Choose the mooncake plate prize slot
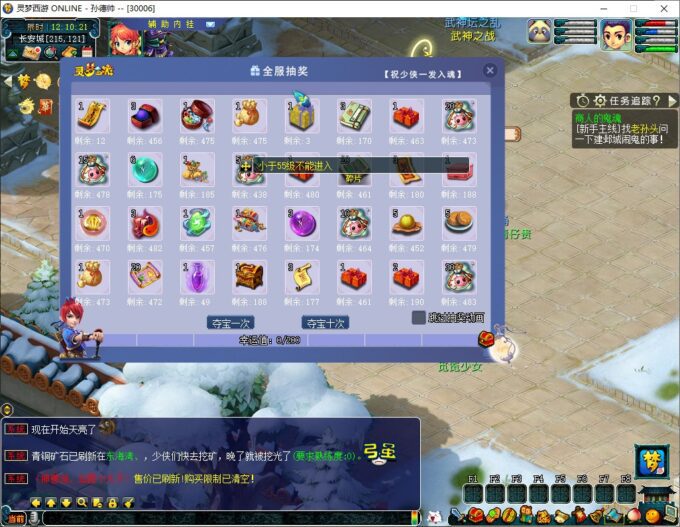680x527 pixels. coord(457,222)
